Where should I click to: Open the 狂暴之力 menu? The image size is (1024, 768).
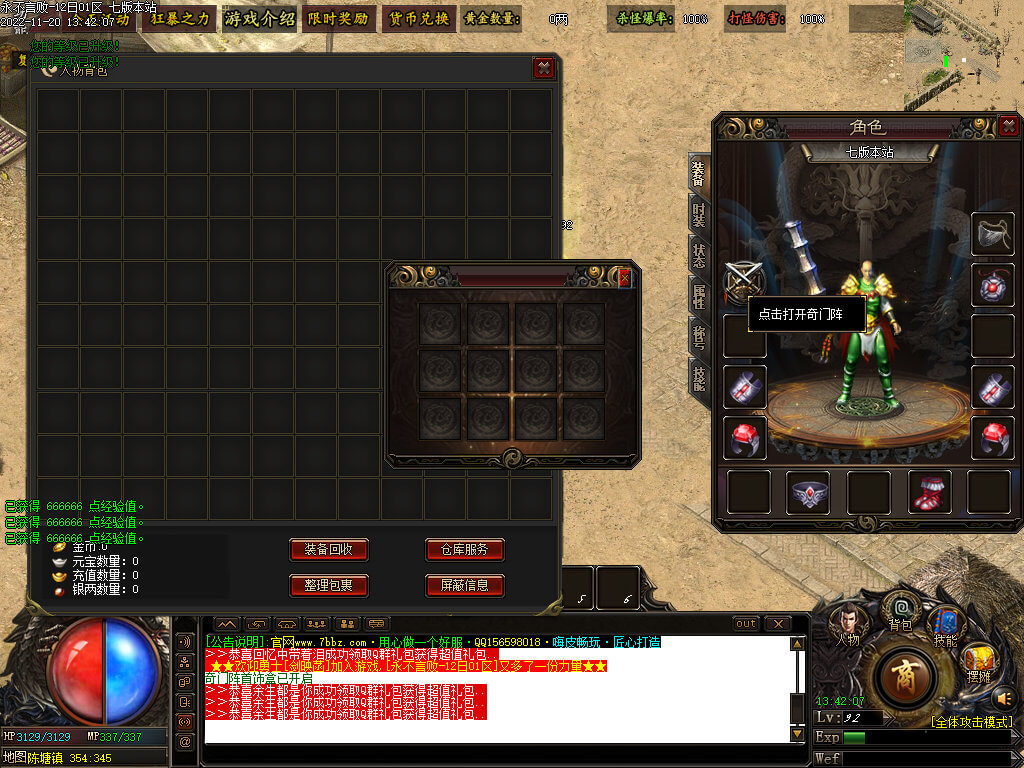click(x=181, y=19)
